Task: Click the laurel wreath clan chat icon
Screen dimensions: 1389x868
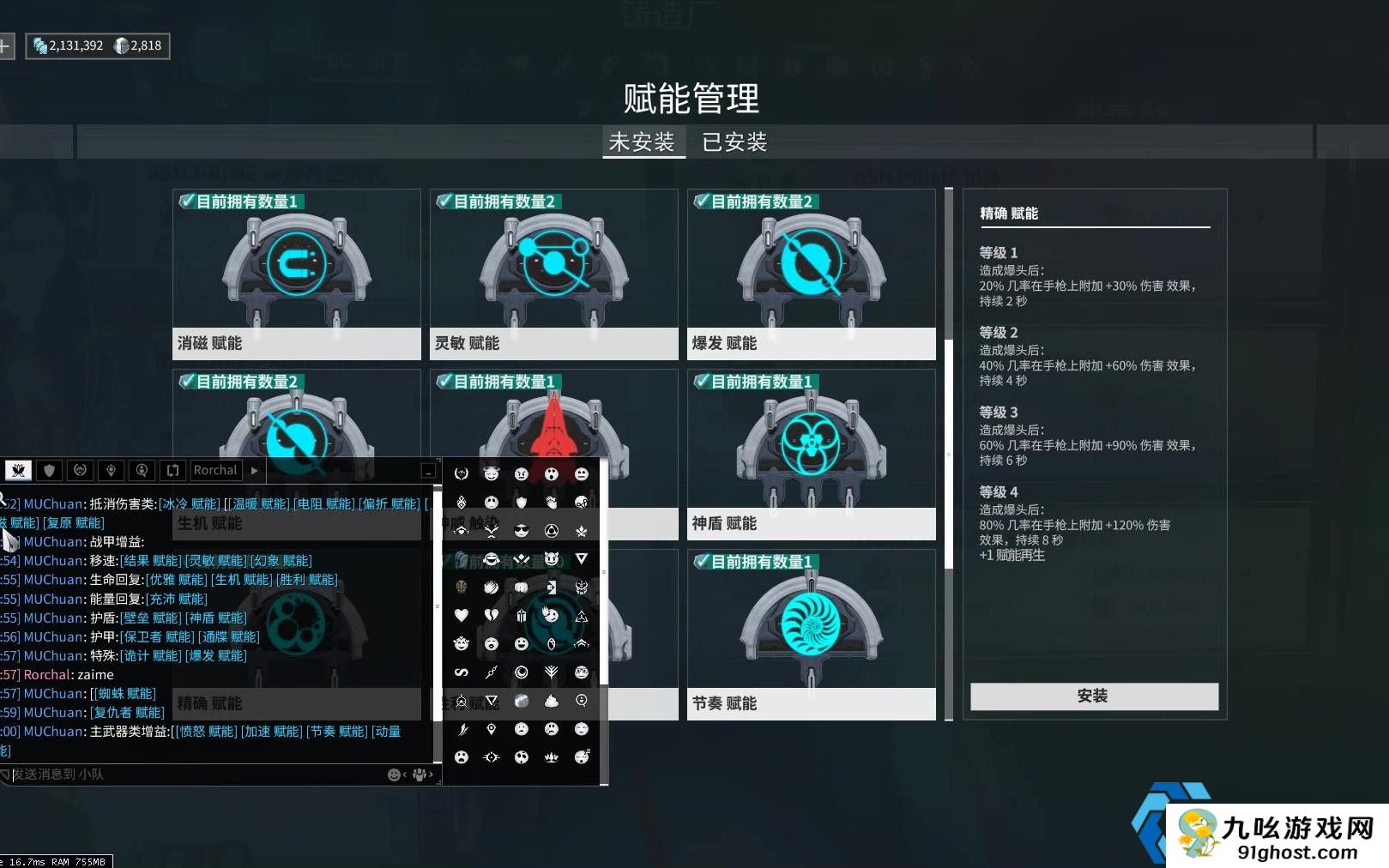Action: pos(80,470)
